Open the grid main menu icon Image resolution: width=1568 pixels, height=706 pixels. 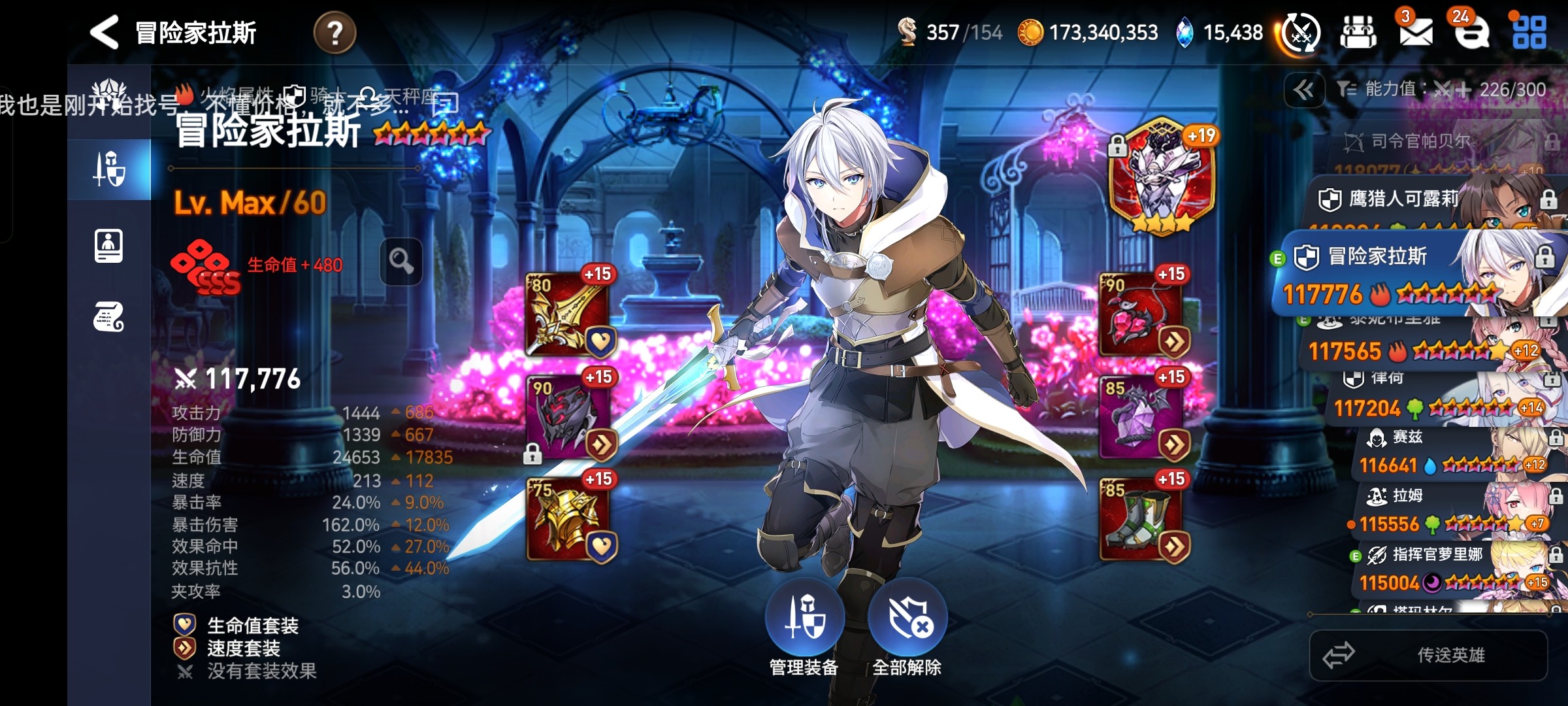coord(1529,32)
